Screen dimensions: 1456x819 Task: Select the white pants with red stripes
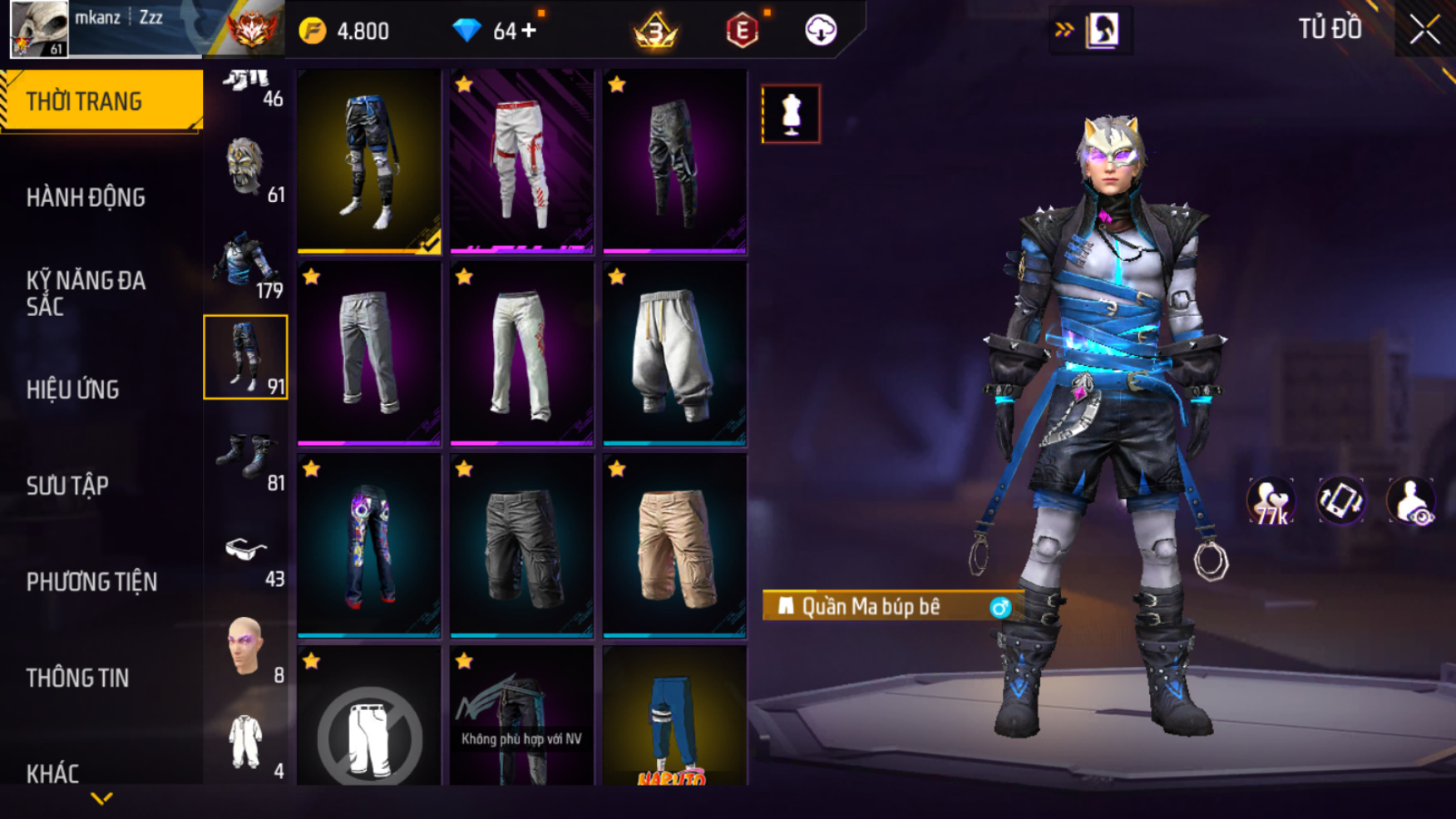[x=521, y=161]
